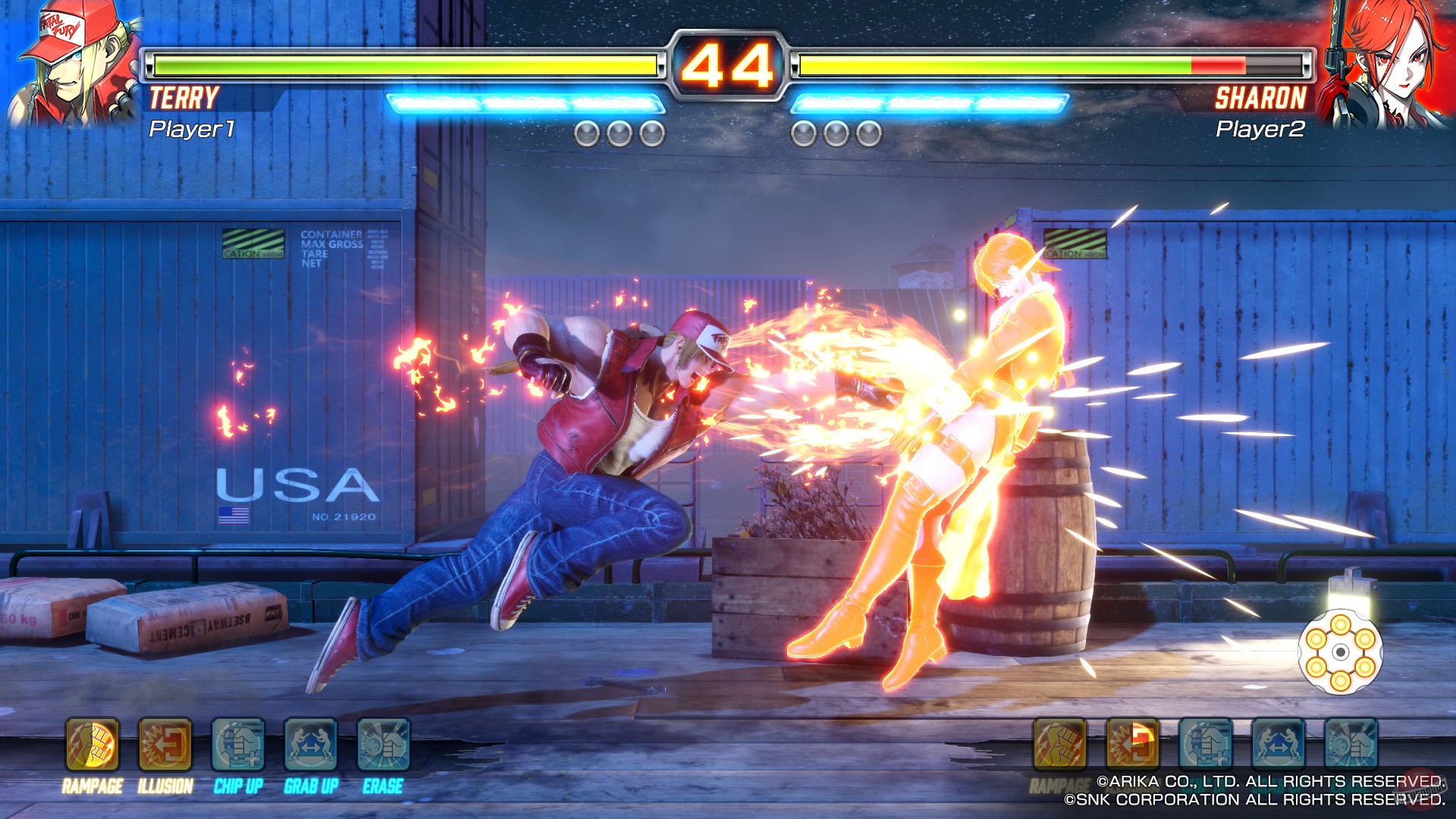Image resolution: width=1456 pixels, height=819 pixels.
Task: Toggle the first round-win circle under Terry's gauge
Action: (x=588, y=134)
